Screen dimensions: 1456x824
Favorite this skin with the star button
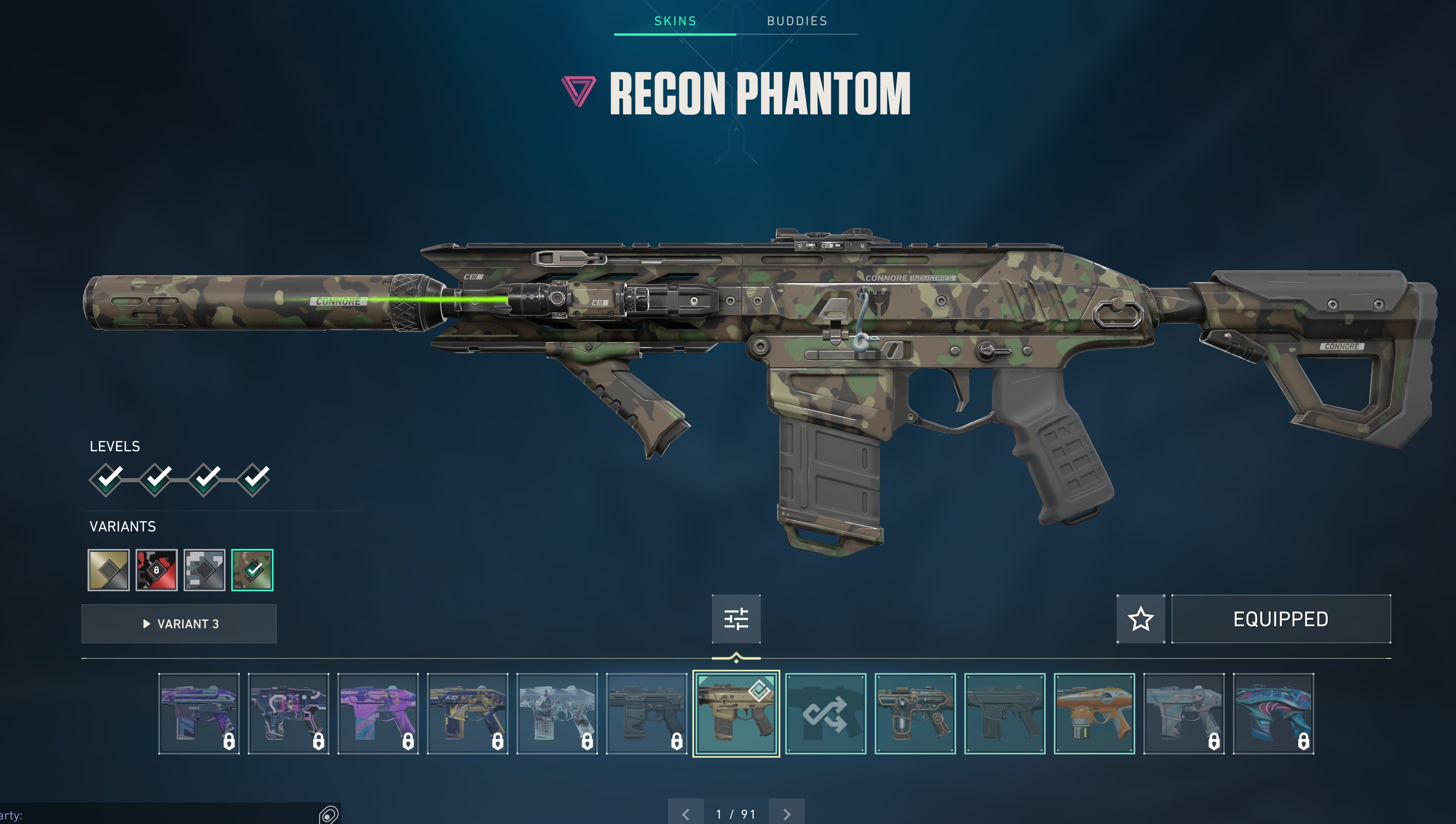(x=1140, y=619)
